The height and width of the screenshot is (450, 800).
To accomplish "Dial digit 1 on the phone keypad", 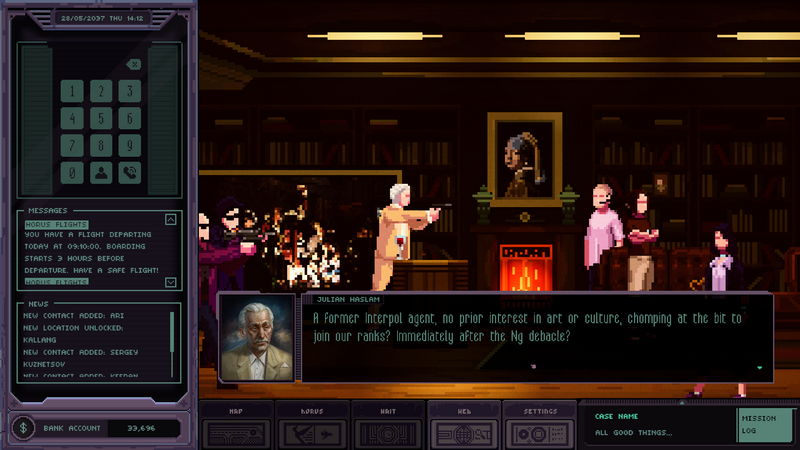I will pos(72,91).
